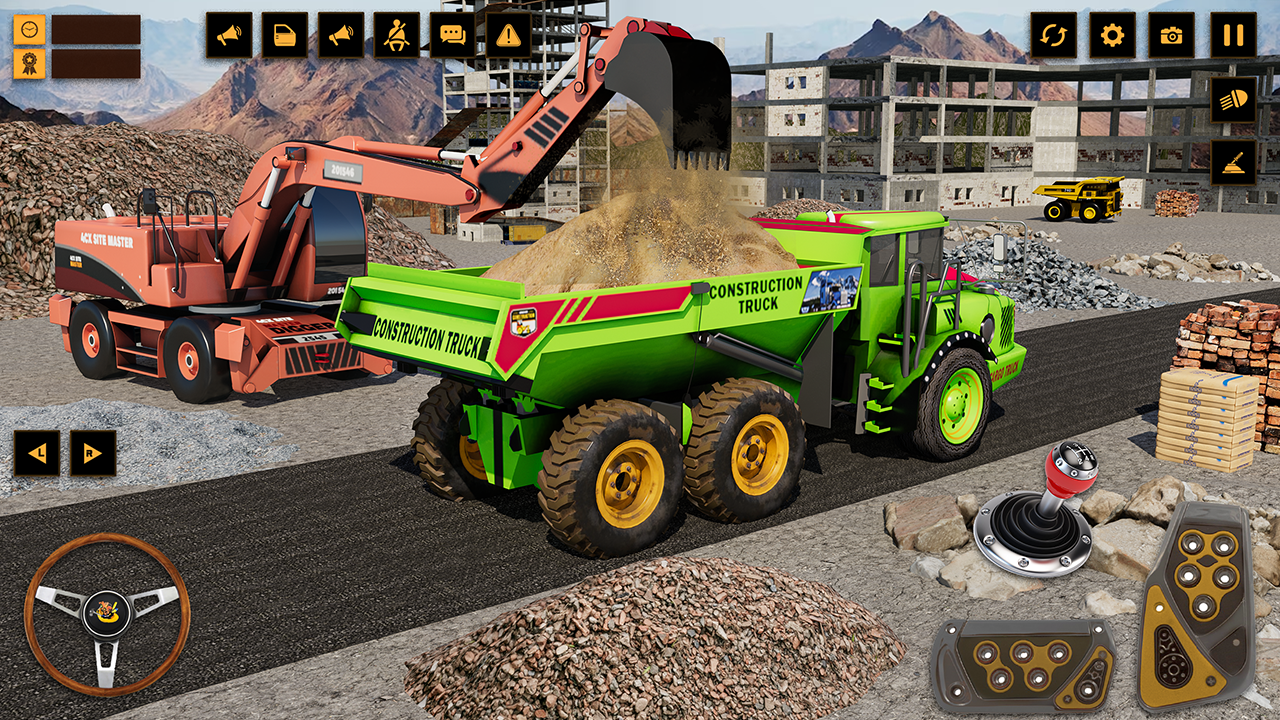The width and height of the screenshot is (1280, 720).
Task: Open the vehicle door control icon
Action: (x=284, y=33)
